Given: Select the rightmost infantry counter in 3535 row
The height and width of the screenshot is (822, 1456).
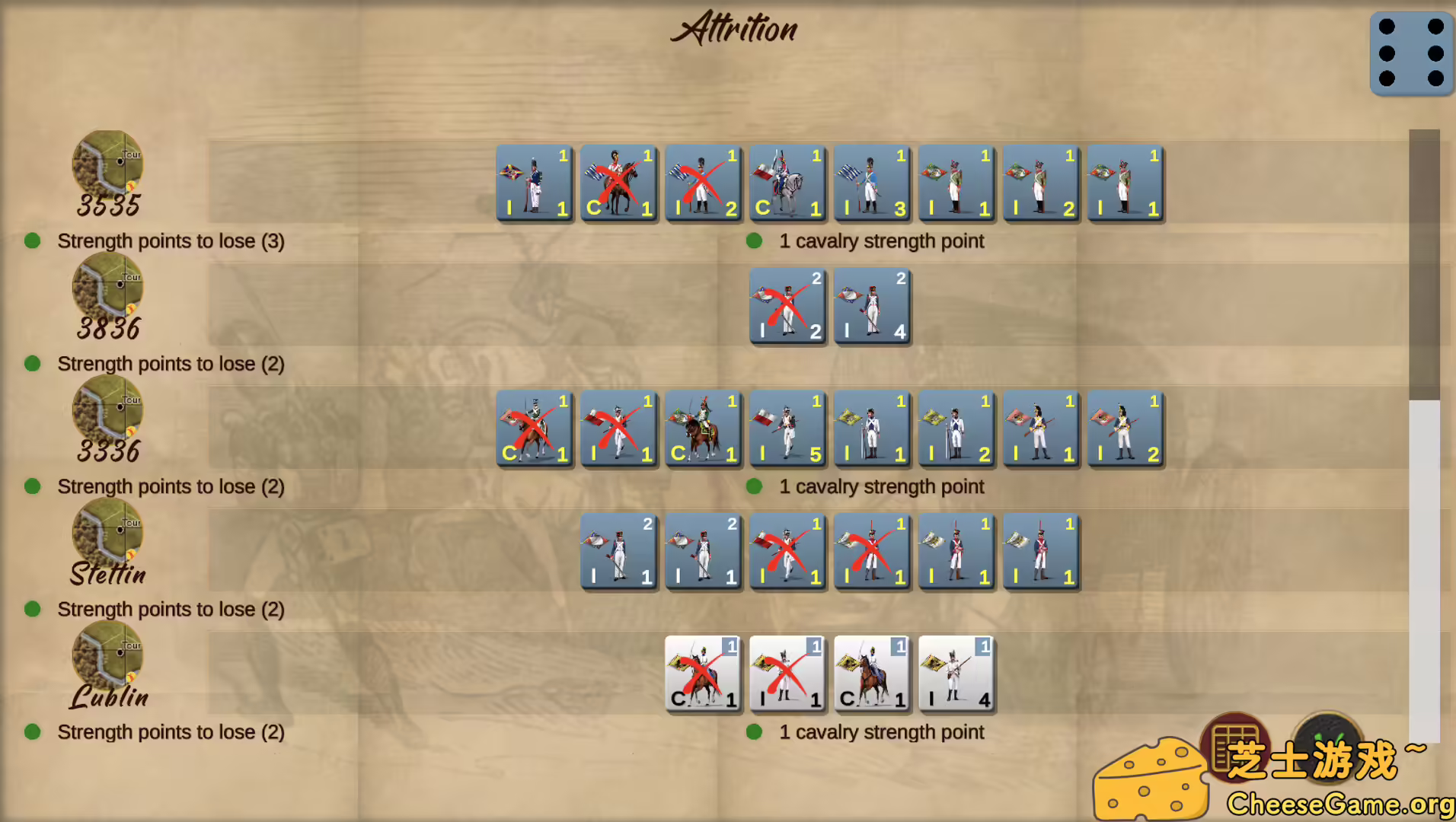Looking at the screenshot, I should [x=1124, y=184].
